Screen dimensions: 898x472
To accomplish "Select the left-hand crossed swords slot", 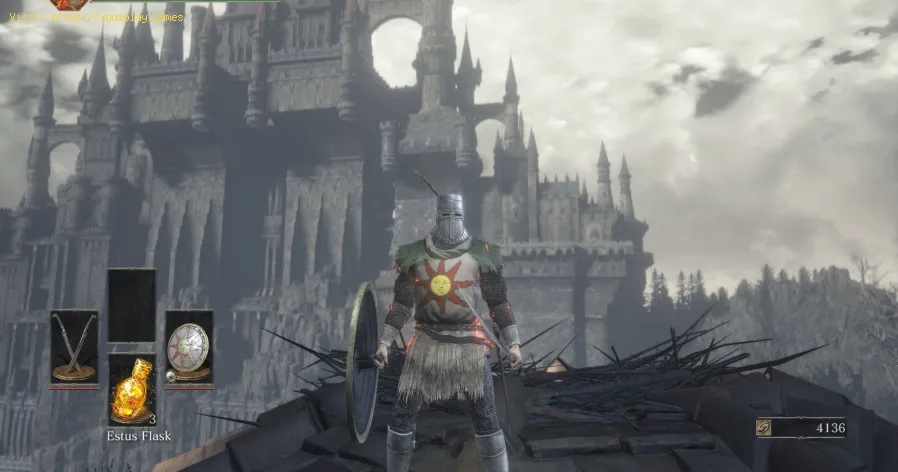I will click(x=74, y=346).
